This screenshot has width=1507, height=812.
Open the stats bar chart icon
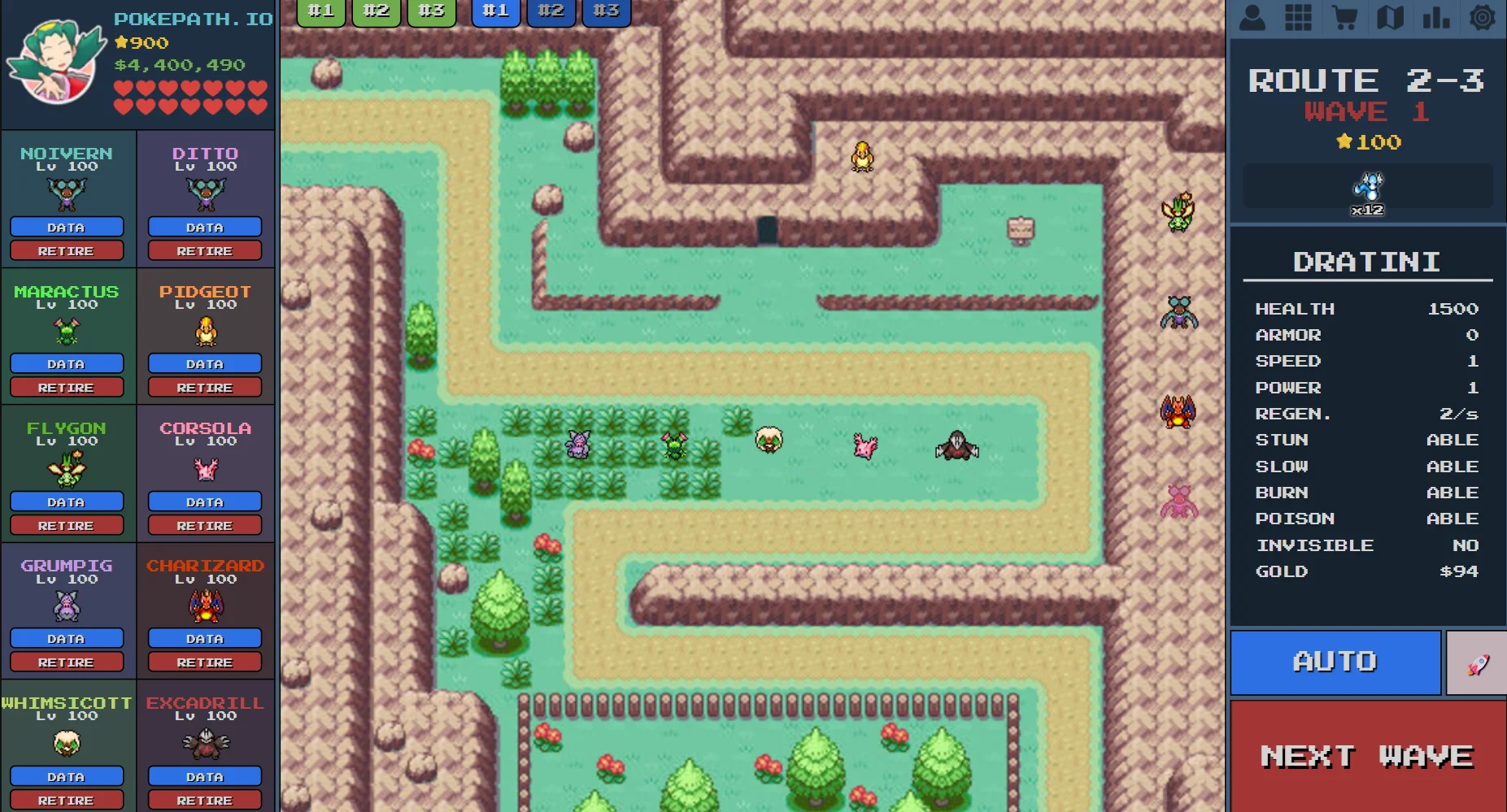click(1436, 16)
